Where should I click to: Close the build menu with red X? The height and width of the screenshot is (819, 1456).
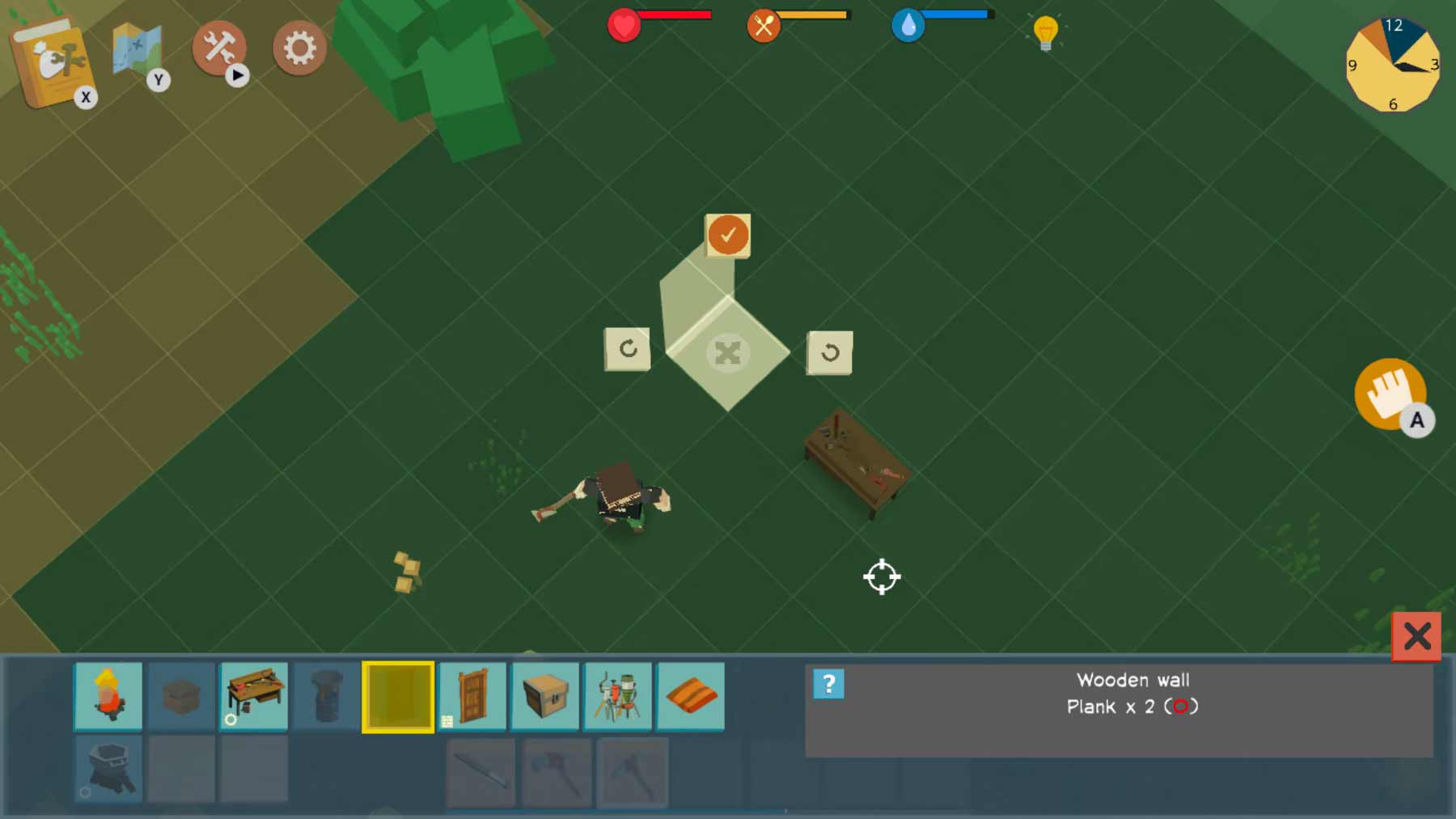[x=1416, y=636]
